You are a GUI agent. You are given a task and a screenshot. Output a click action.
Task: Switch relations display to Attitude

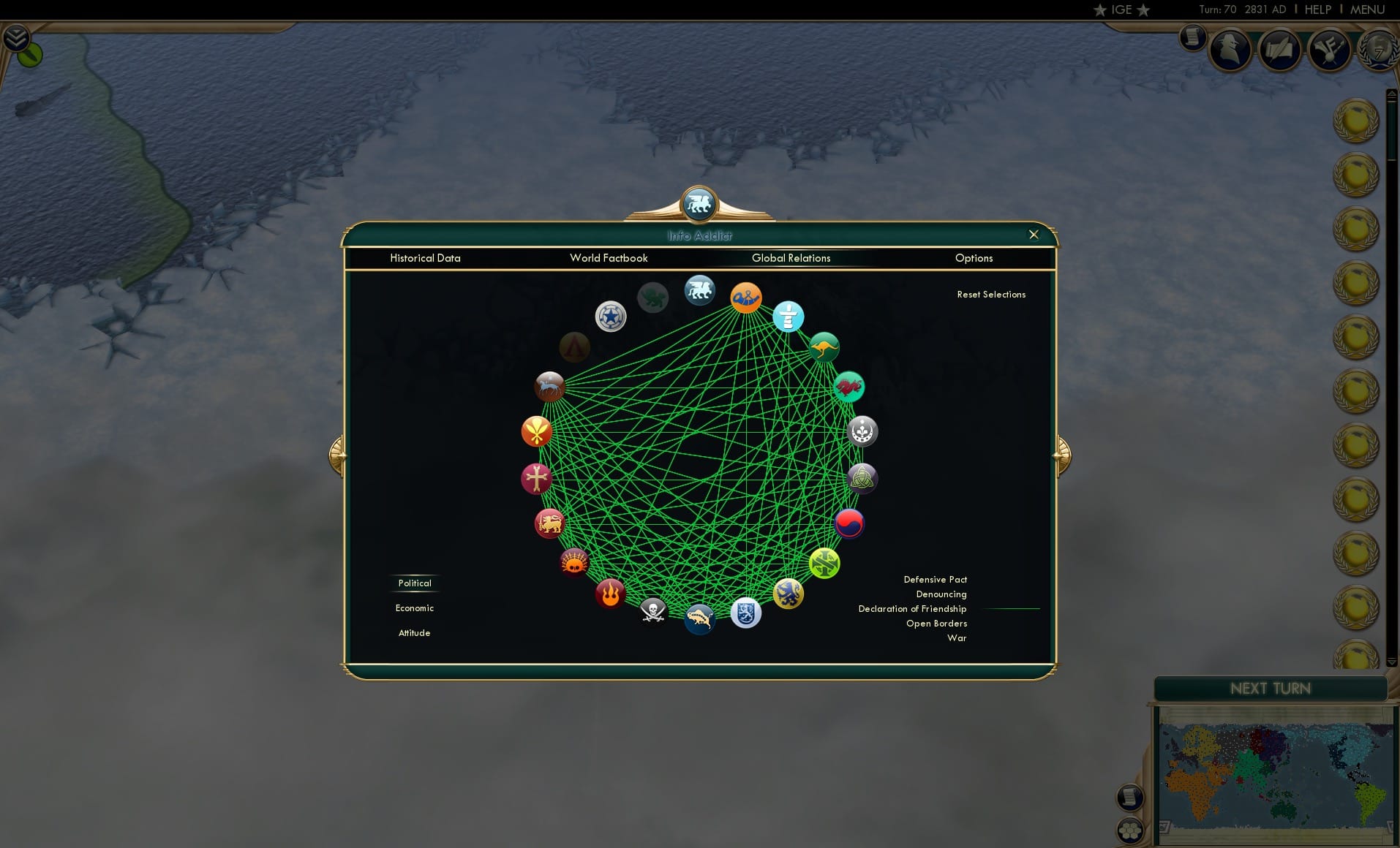point(415,632)
